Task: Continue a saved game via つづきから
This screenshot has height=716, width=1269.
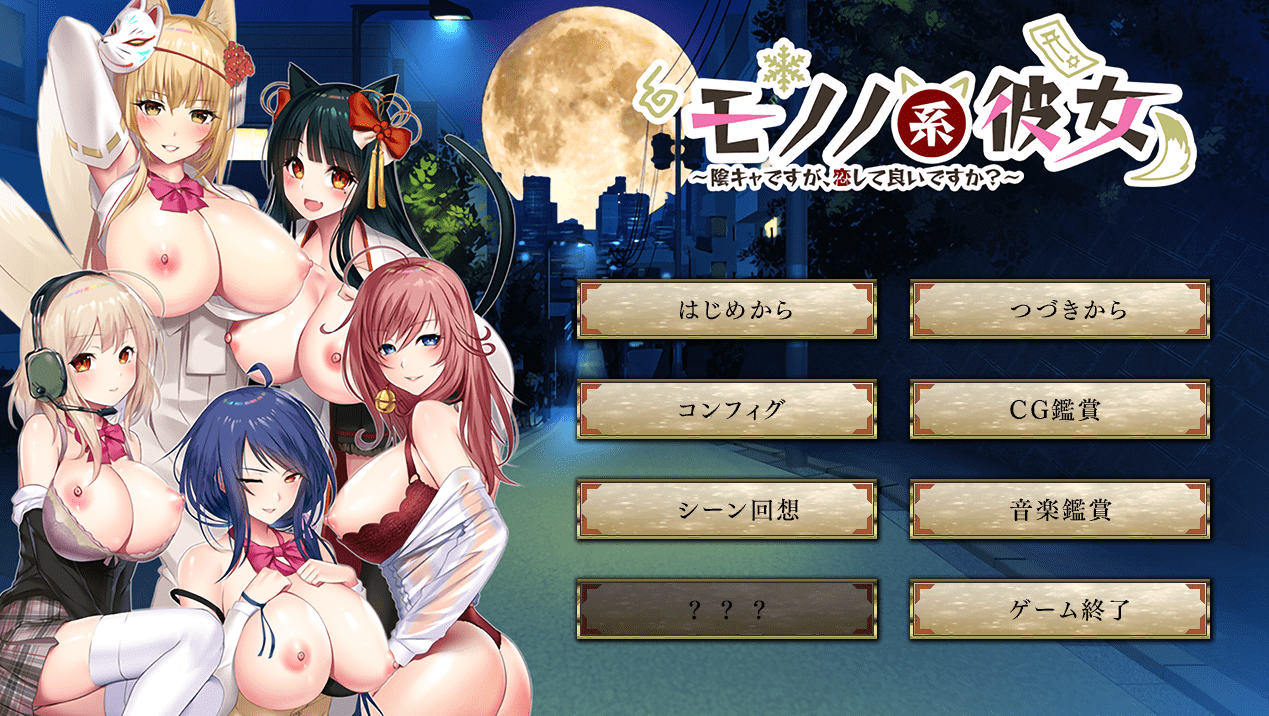Action: (x=1060, y=310)
